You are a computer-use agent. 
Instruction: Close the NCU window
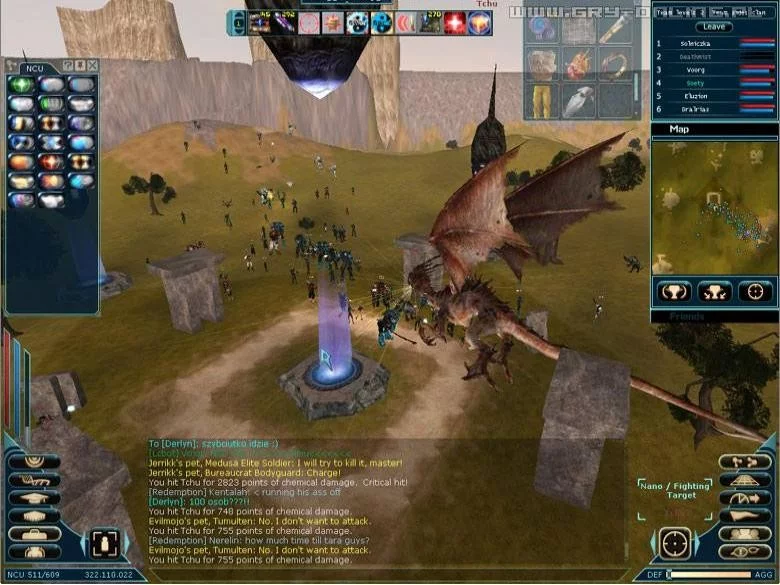(91, 65)
